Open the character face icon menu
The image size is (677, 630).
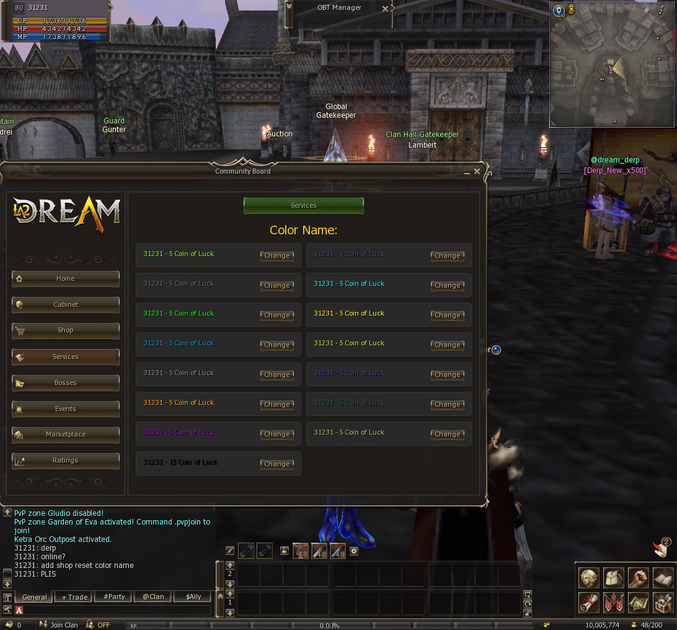click(x=590, y=578)
